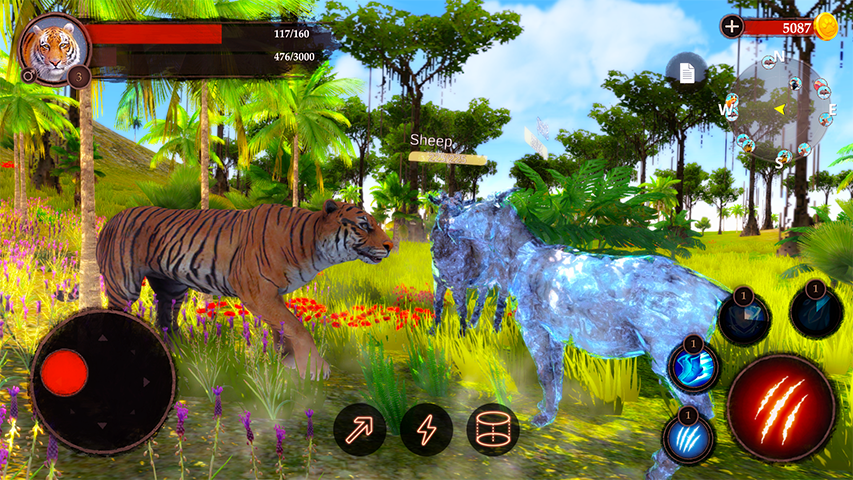Select the diagonal arrow action button
This screenshot has height=480, width=853.
tap(360, 429)
